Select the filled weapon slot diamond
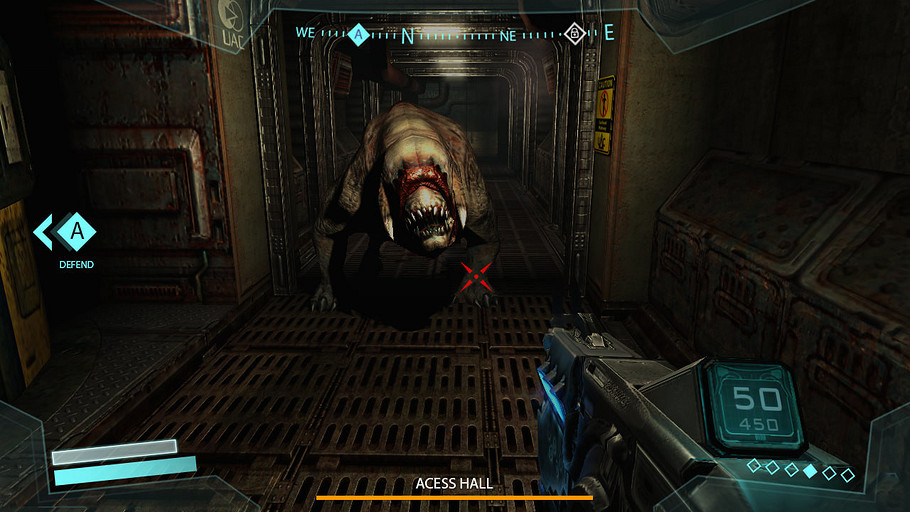The width and height of the screenshot is (910, 512). pyautogui.click(x=810, y=470)
